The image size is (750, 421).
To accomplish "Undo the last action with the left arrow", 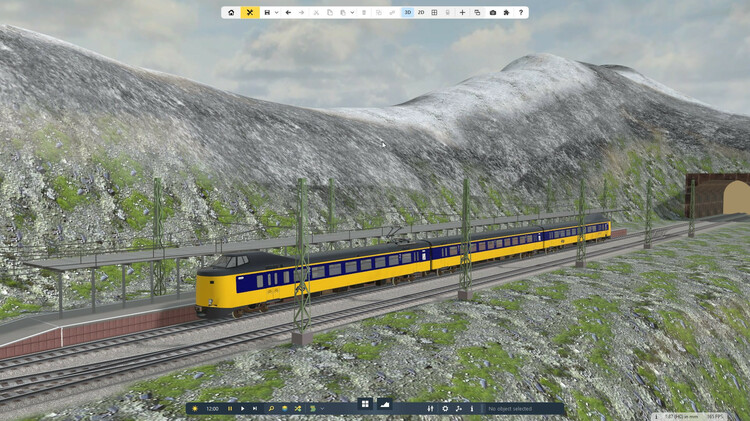I will click(288, 13).
